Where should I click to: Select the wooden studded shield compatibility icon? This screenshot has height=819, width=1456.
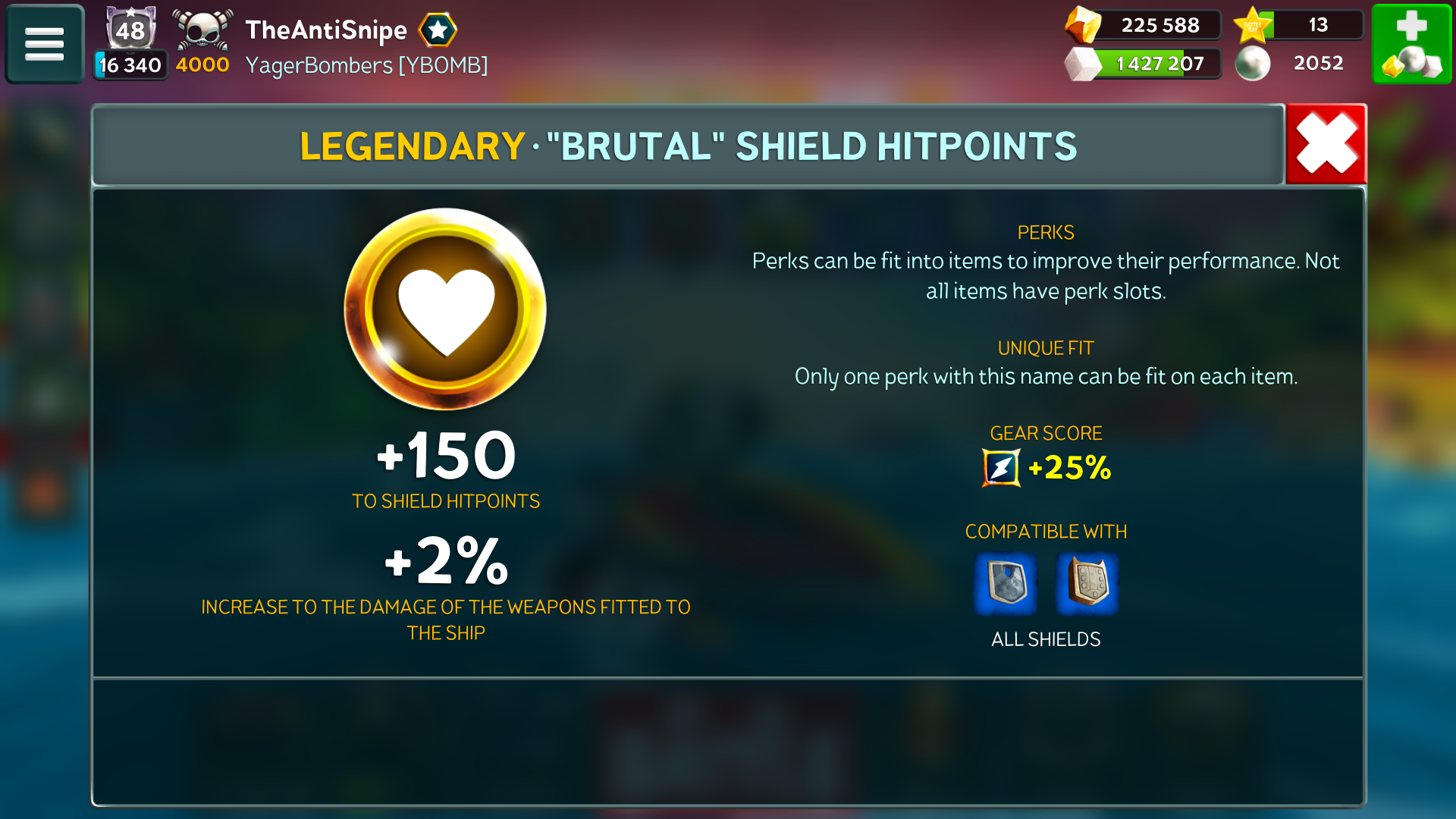(x=1087, y=584)
